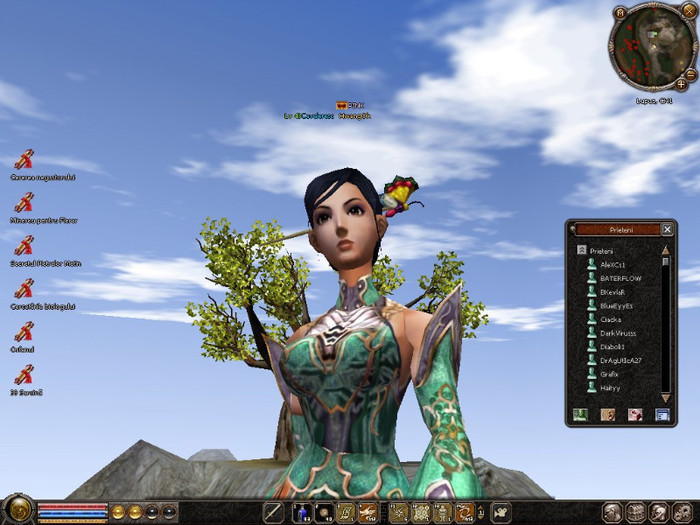Click the blue potion quickslot

coord(302,513)
